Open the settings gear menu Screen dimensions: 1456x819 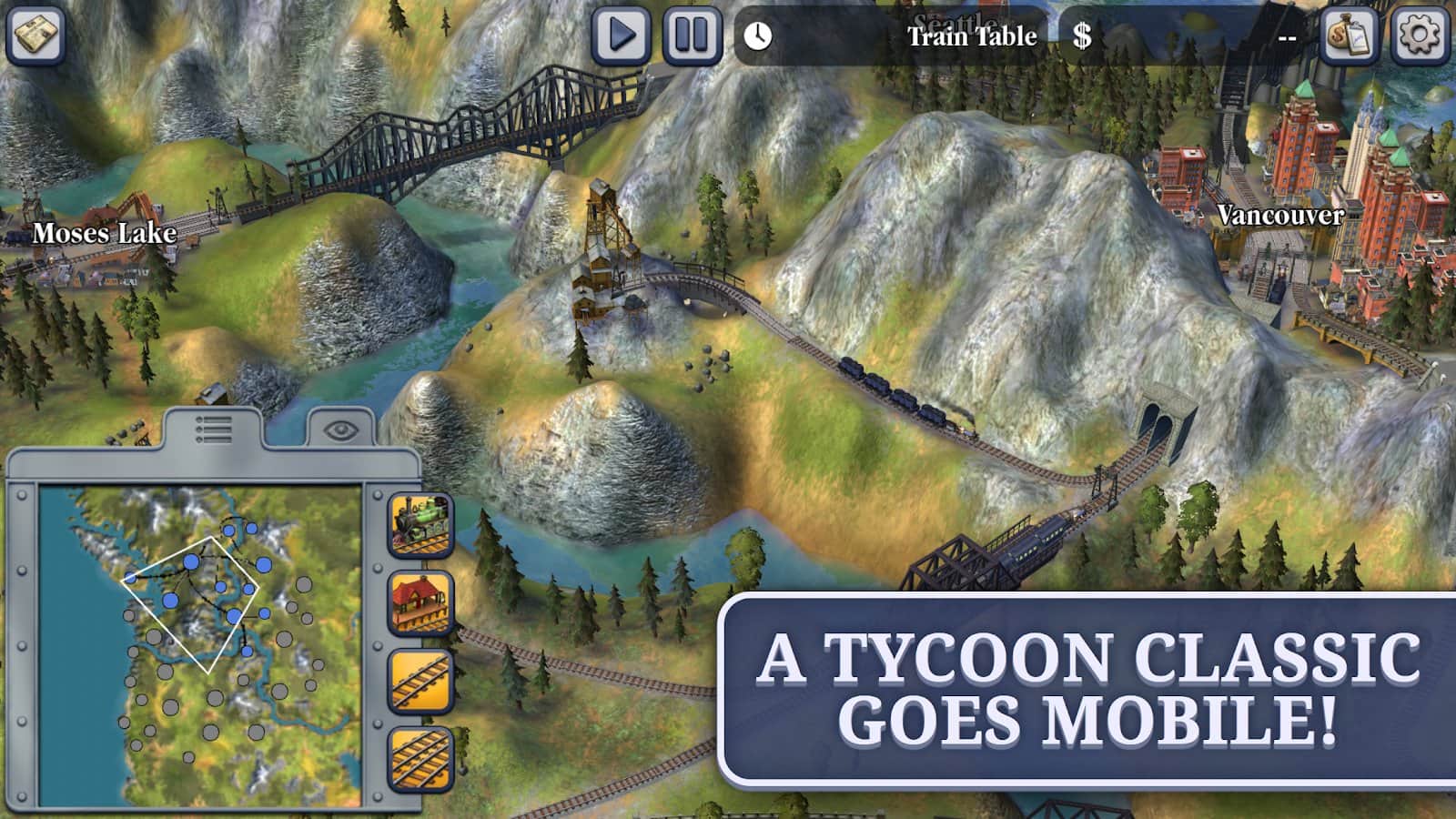coord(1416,36)
